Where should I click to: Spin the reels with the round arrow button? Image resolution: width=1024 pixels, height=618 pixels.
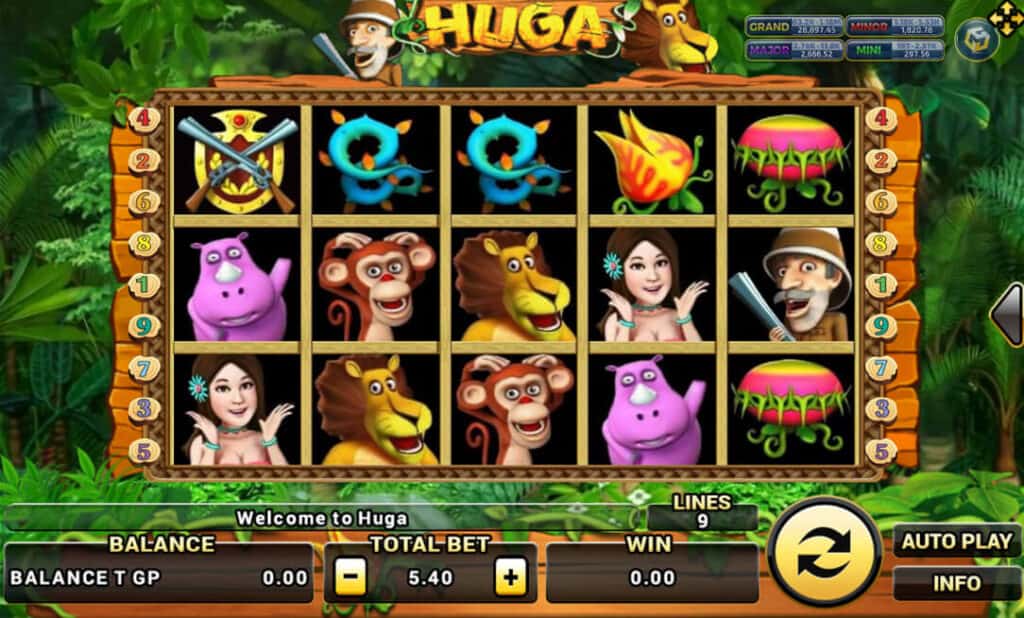tap(826, 552)
